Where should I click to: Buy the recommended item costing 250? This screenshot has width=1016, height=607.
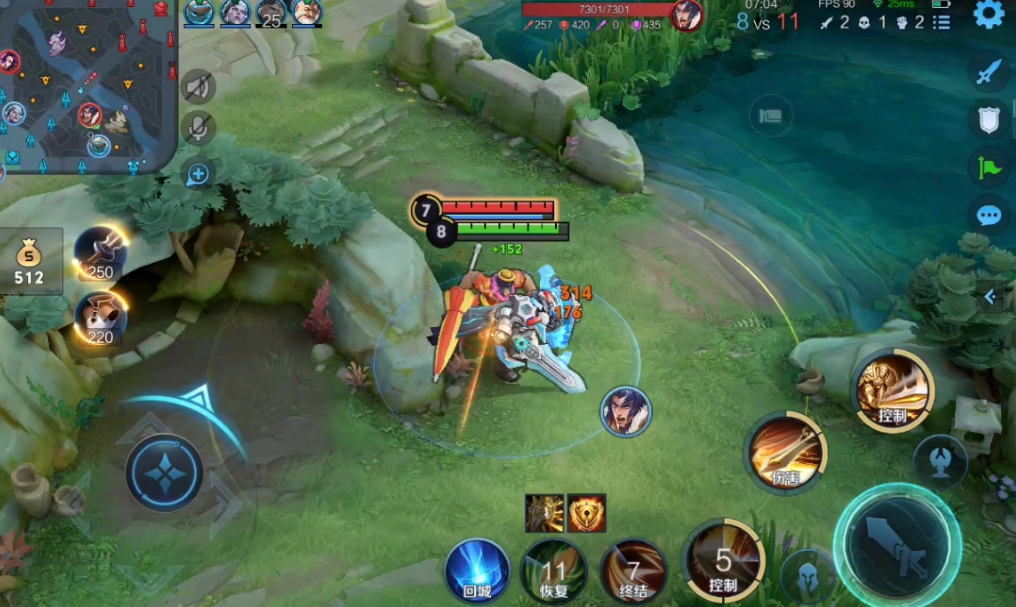101,254
